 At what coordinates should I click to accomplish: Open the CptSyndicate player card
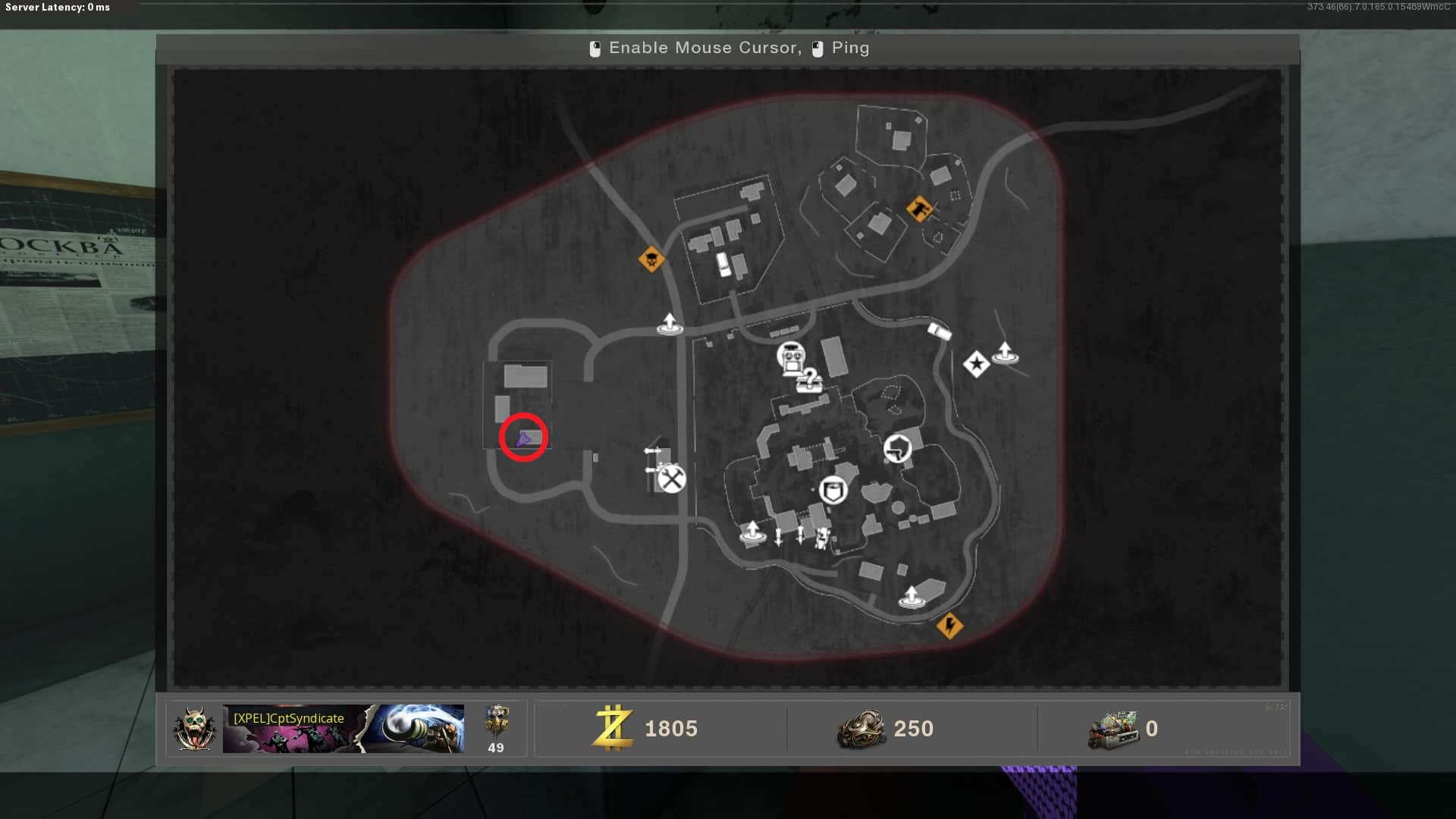click(343, 729)
